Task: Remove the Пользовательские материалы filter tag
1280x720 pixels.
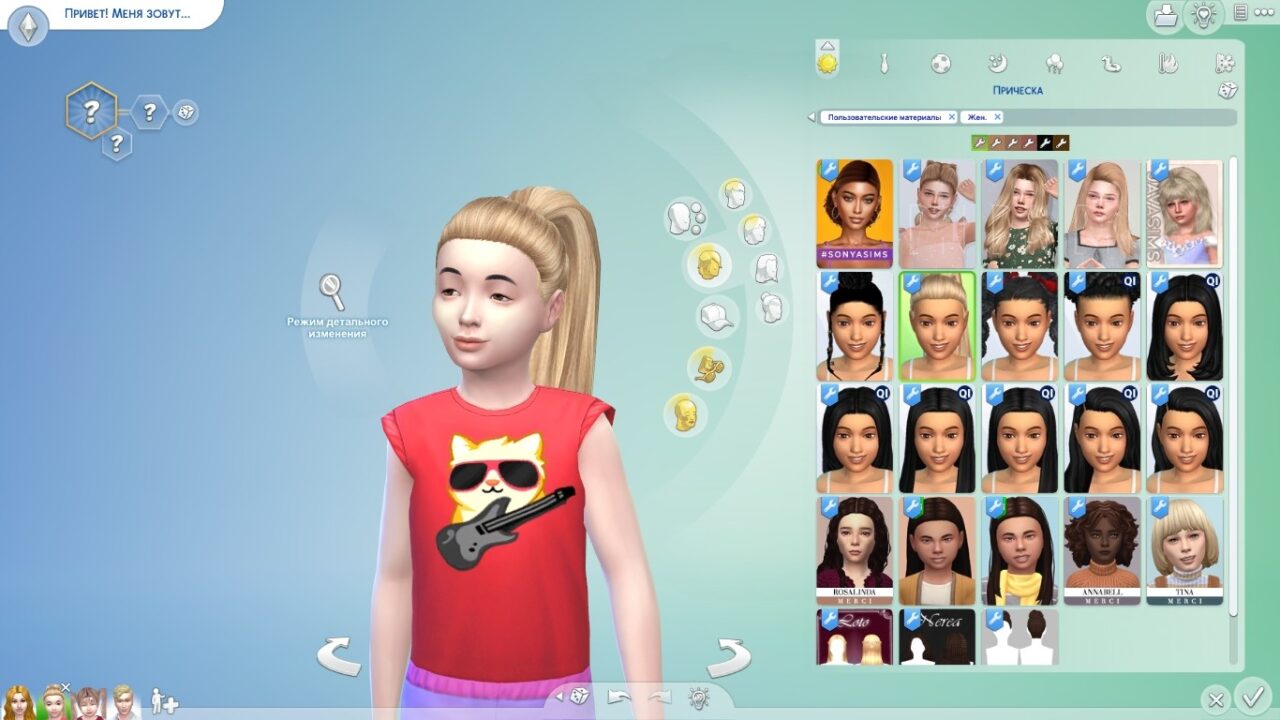Action: click(952, 117)
